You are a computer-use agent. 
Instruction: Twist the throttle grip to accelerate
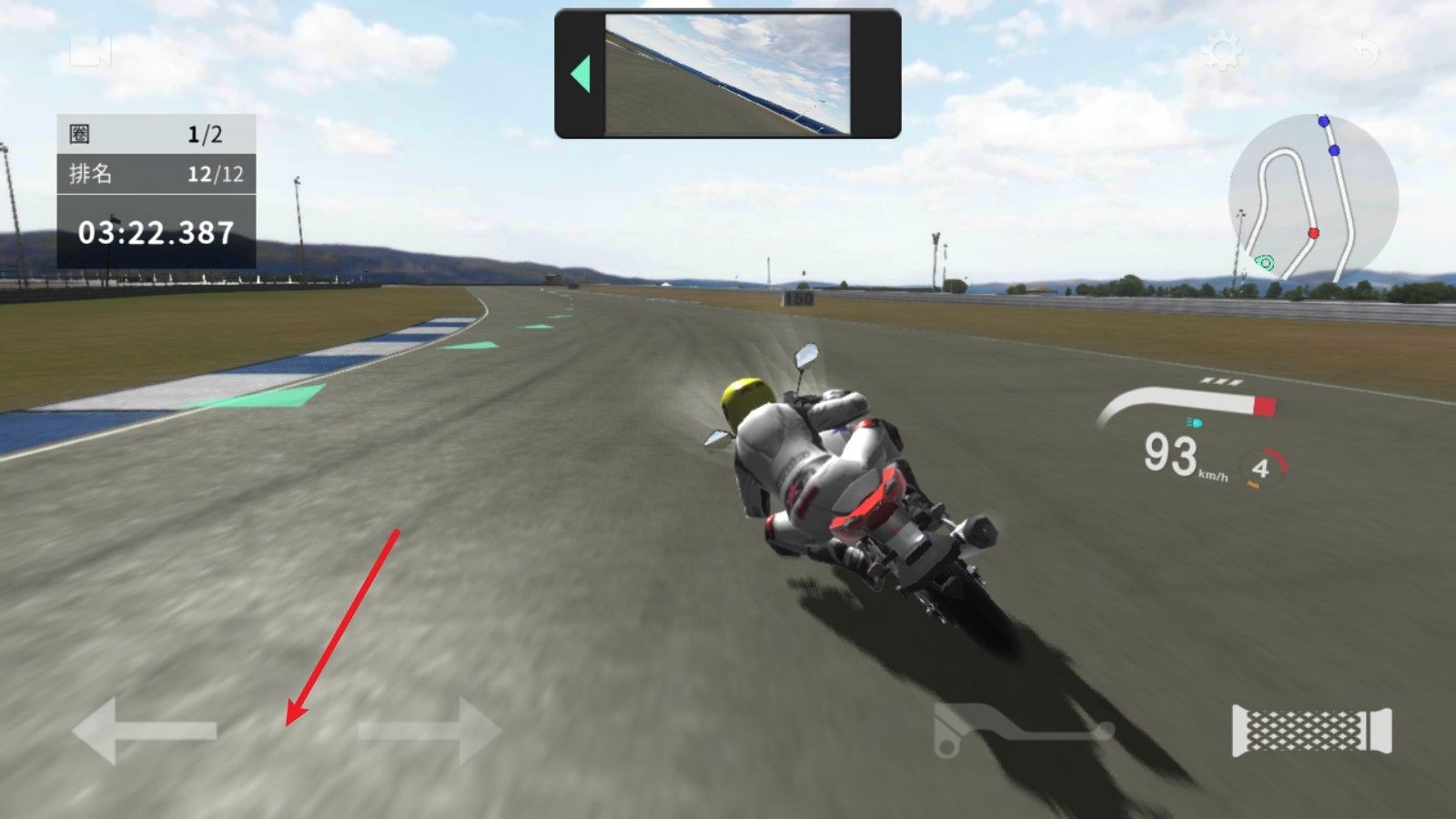(1311, 730)
